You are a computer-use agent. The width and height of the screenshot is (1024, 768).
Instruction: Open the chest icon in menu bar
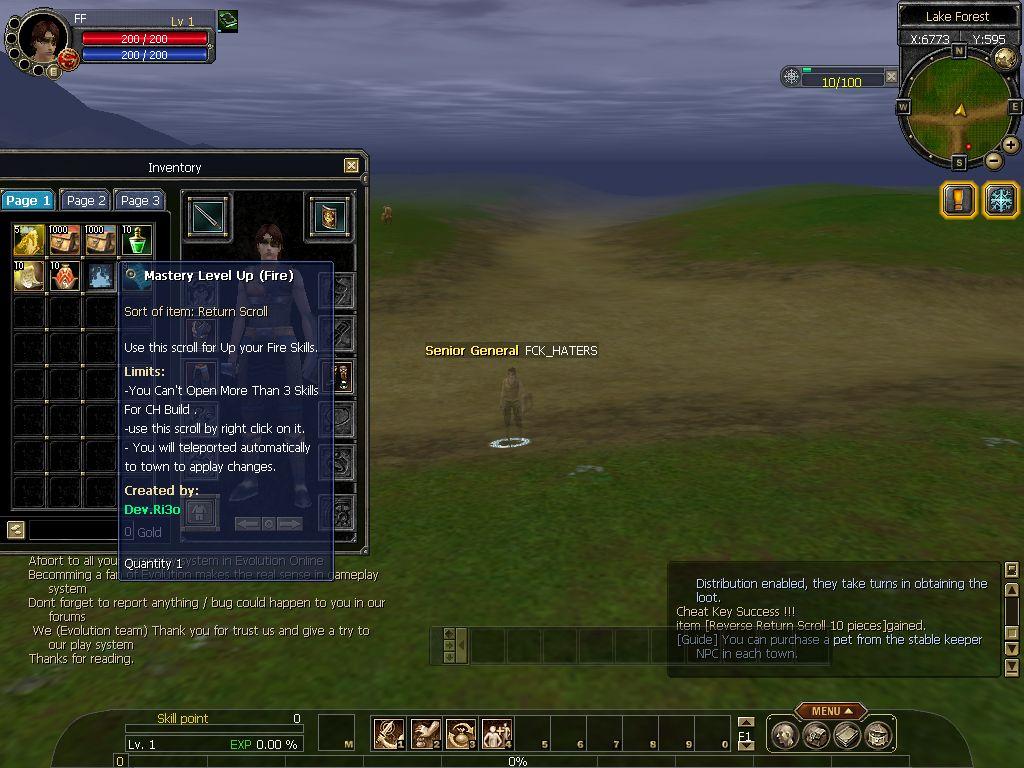click(x=816, y=735)
